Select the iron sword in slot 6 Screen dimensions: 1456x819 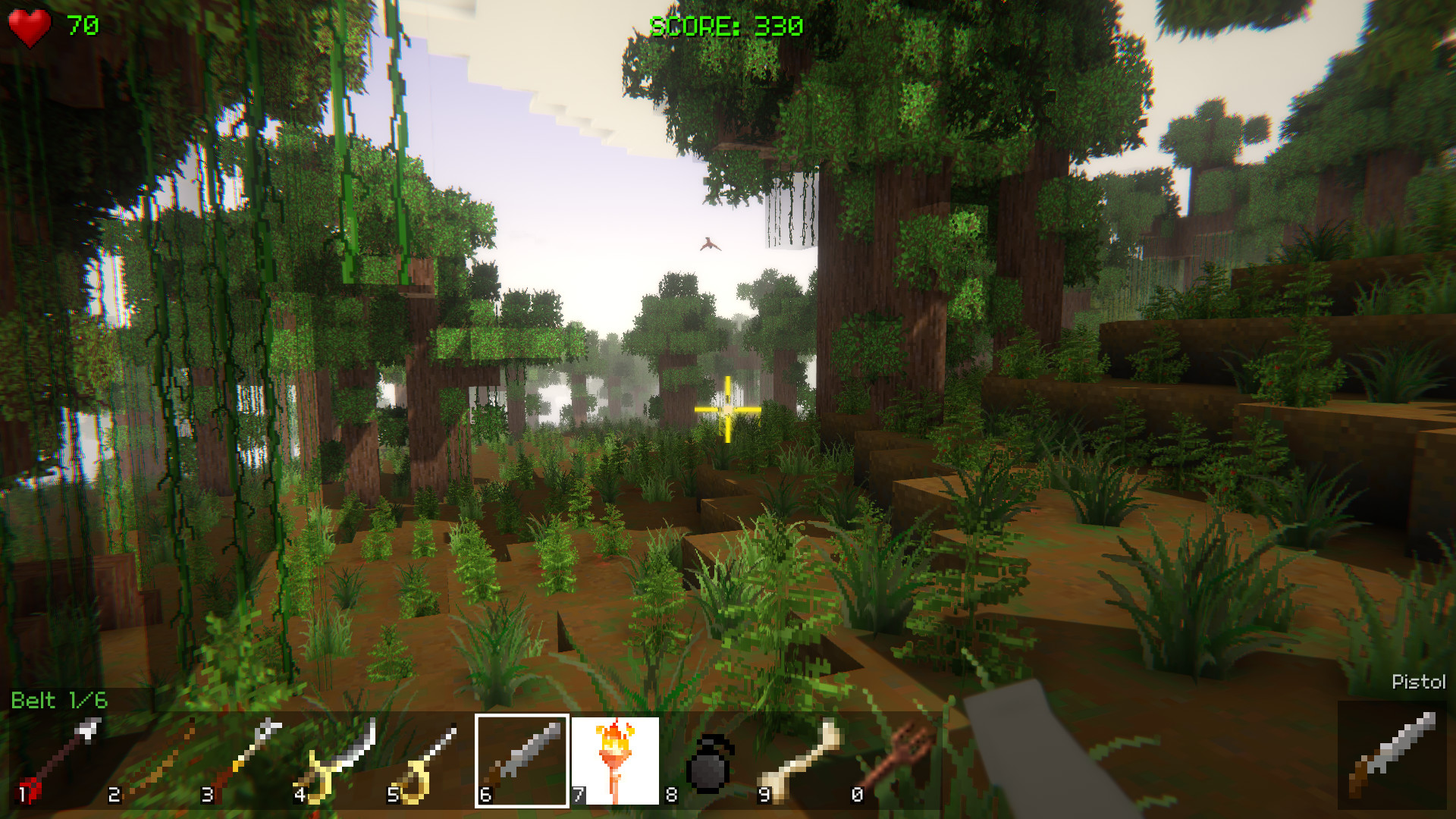pyautogui.click(x=523, y=758)
